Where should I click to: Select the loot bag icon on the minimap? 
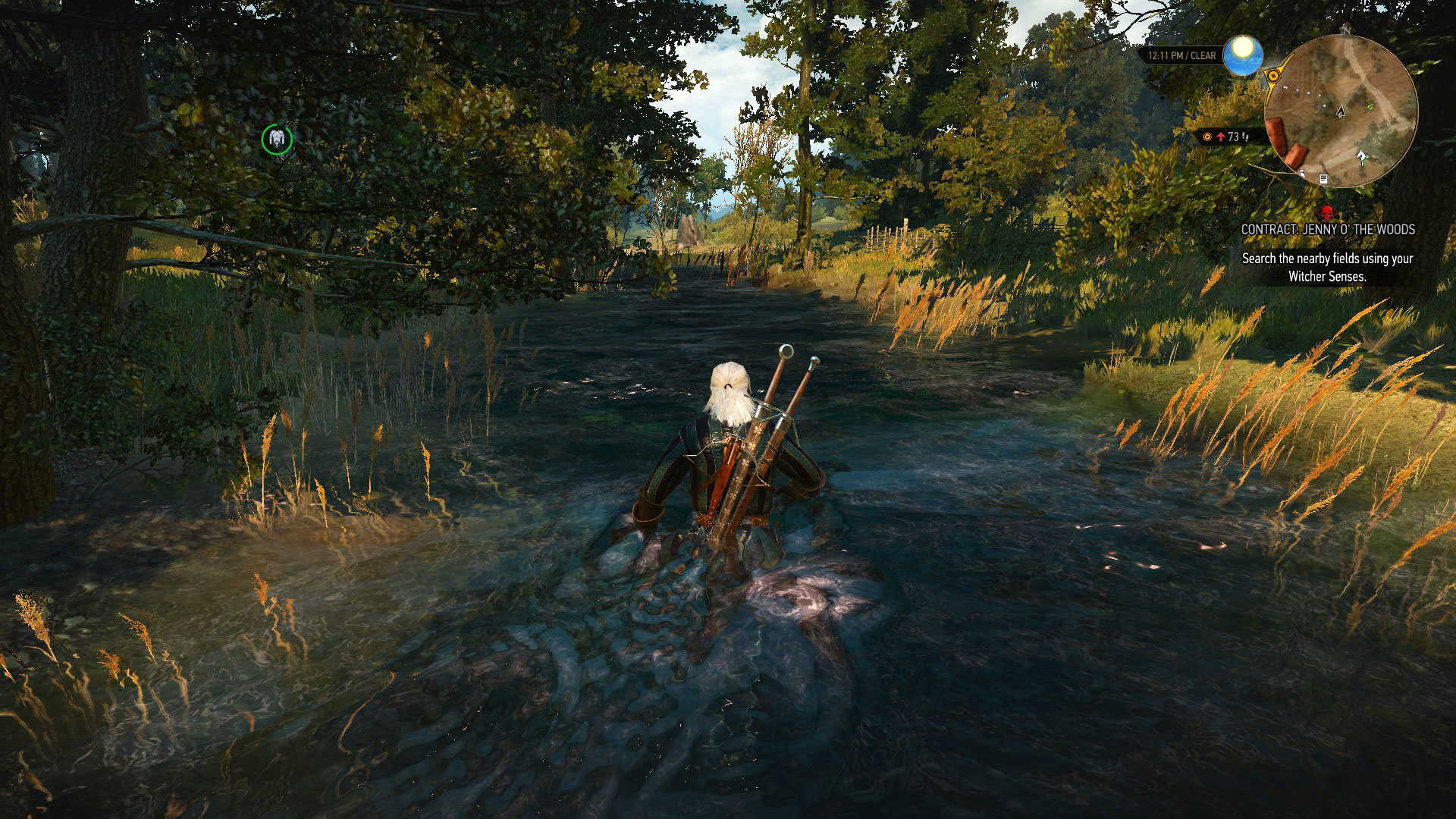point(1302,174)
